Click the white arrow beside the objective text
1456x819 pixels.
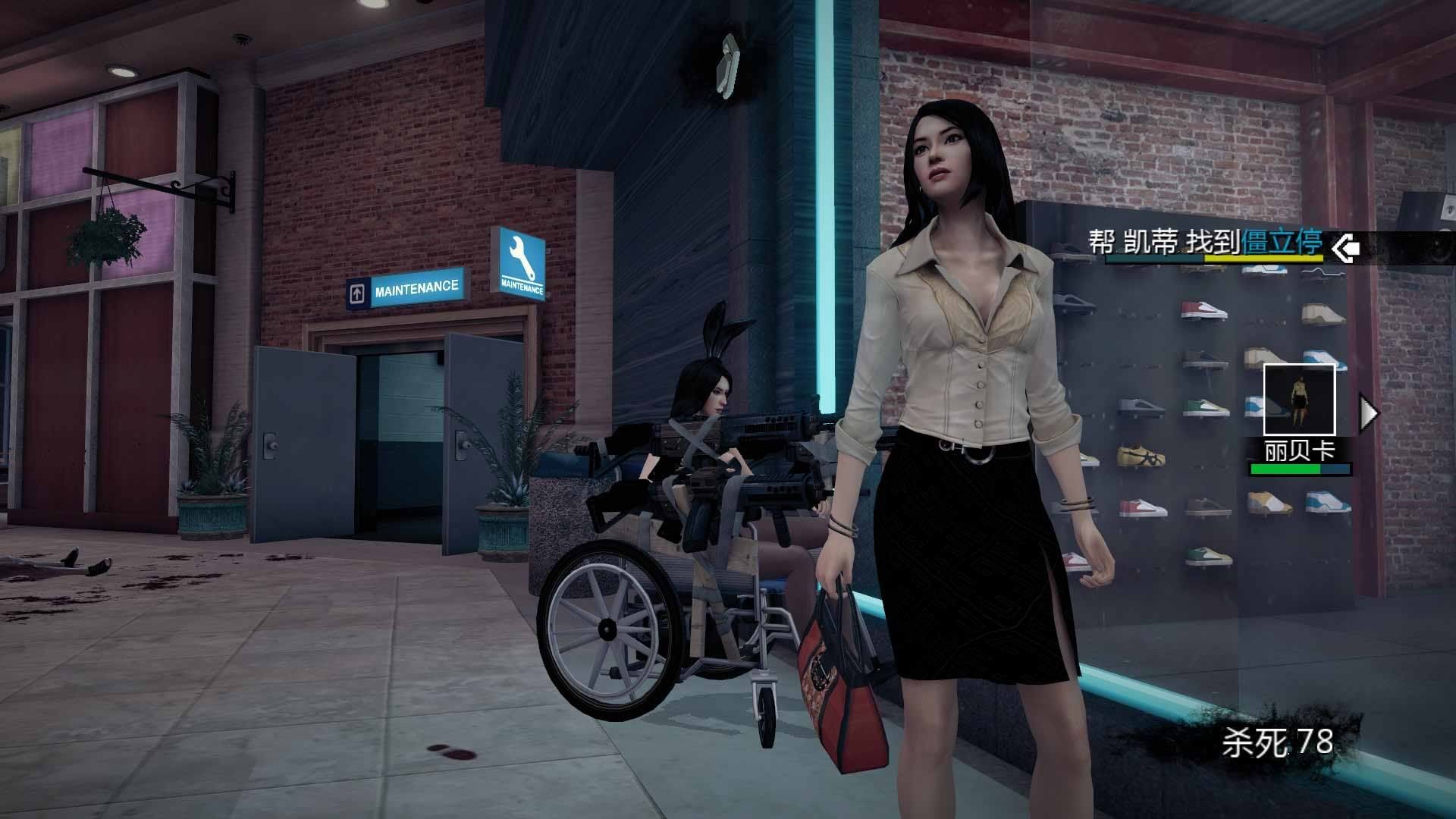coord(1346,247)
